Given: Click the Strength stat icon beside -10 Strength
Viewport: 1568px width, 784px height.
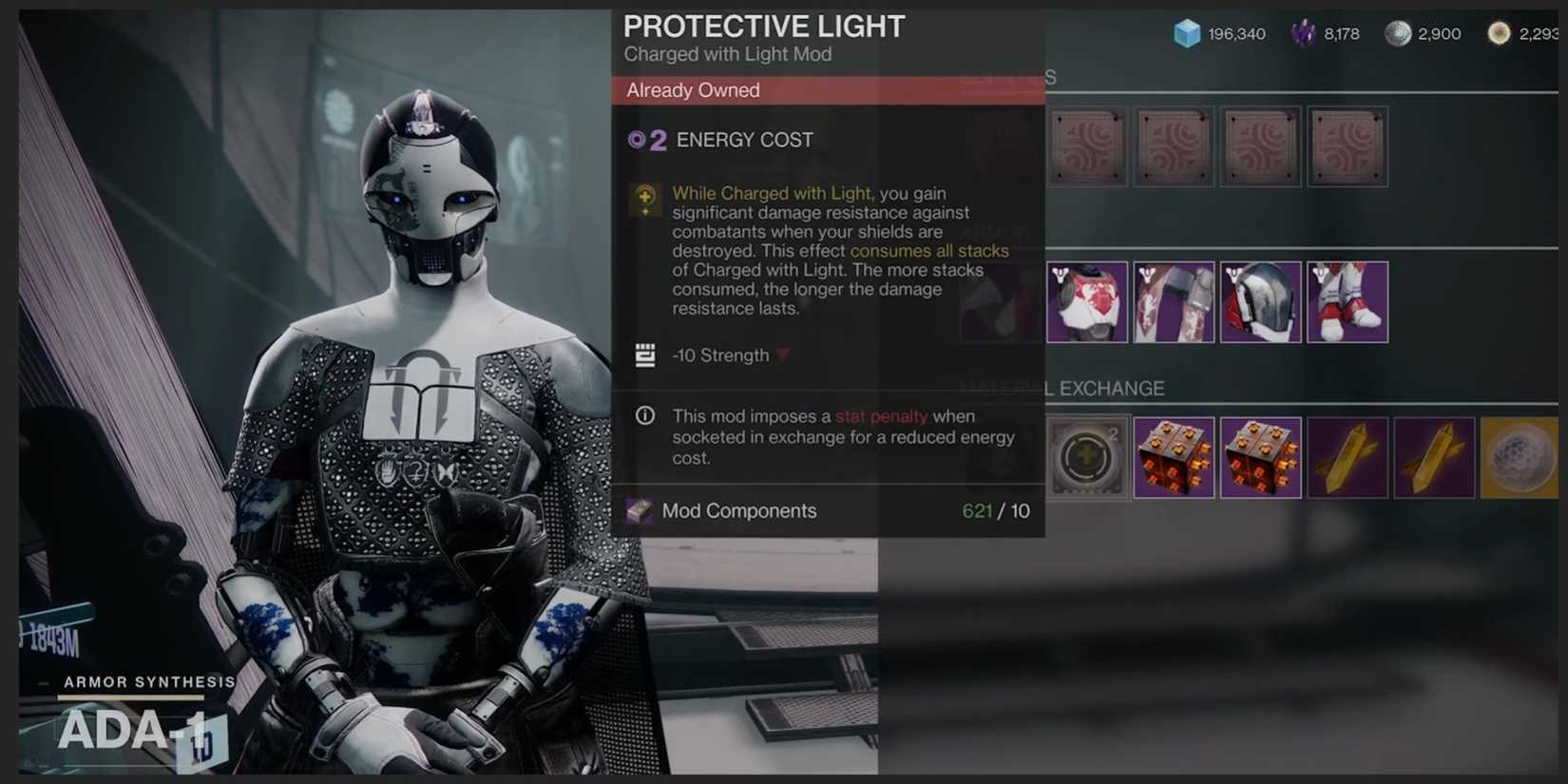Looking at the screenshot, I should 644,354.
